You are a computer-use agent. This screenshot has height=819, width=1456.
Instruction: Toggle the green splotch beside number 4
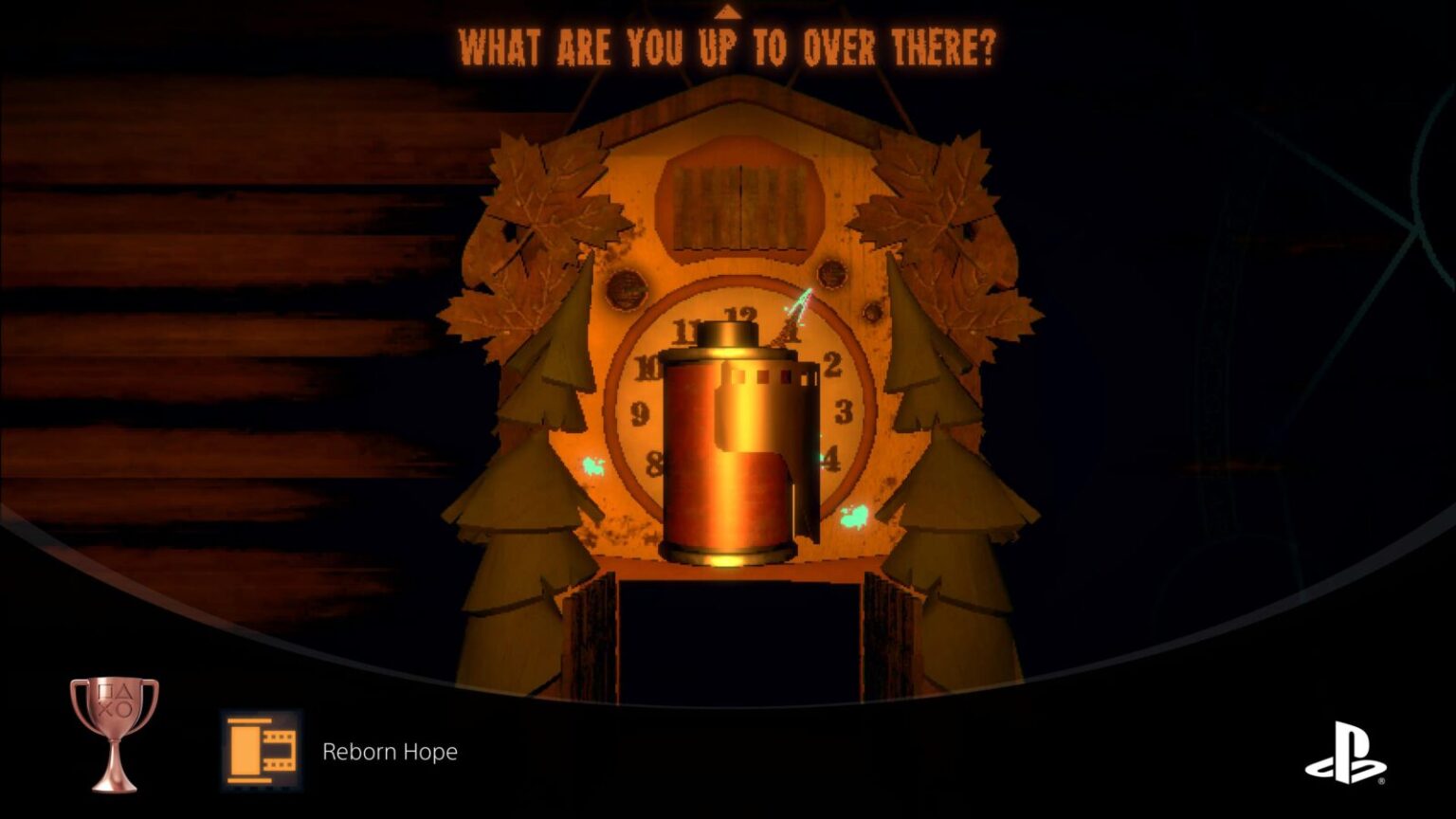pos(855,515)
